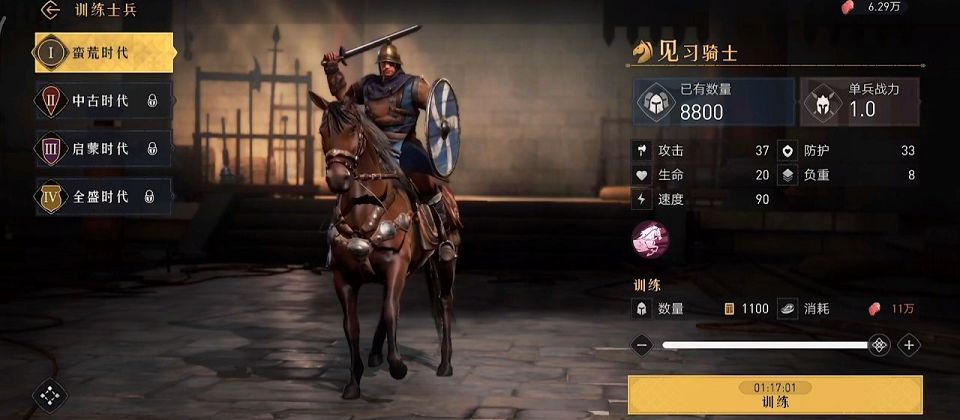Switch to the 中古时代 era tab
The width and height of the screenshot is (960, 420).
(103, 100)
